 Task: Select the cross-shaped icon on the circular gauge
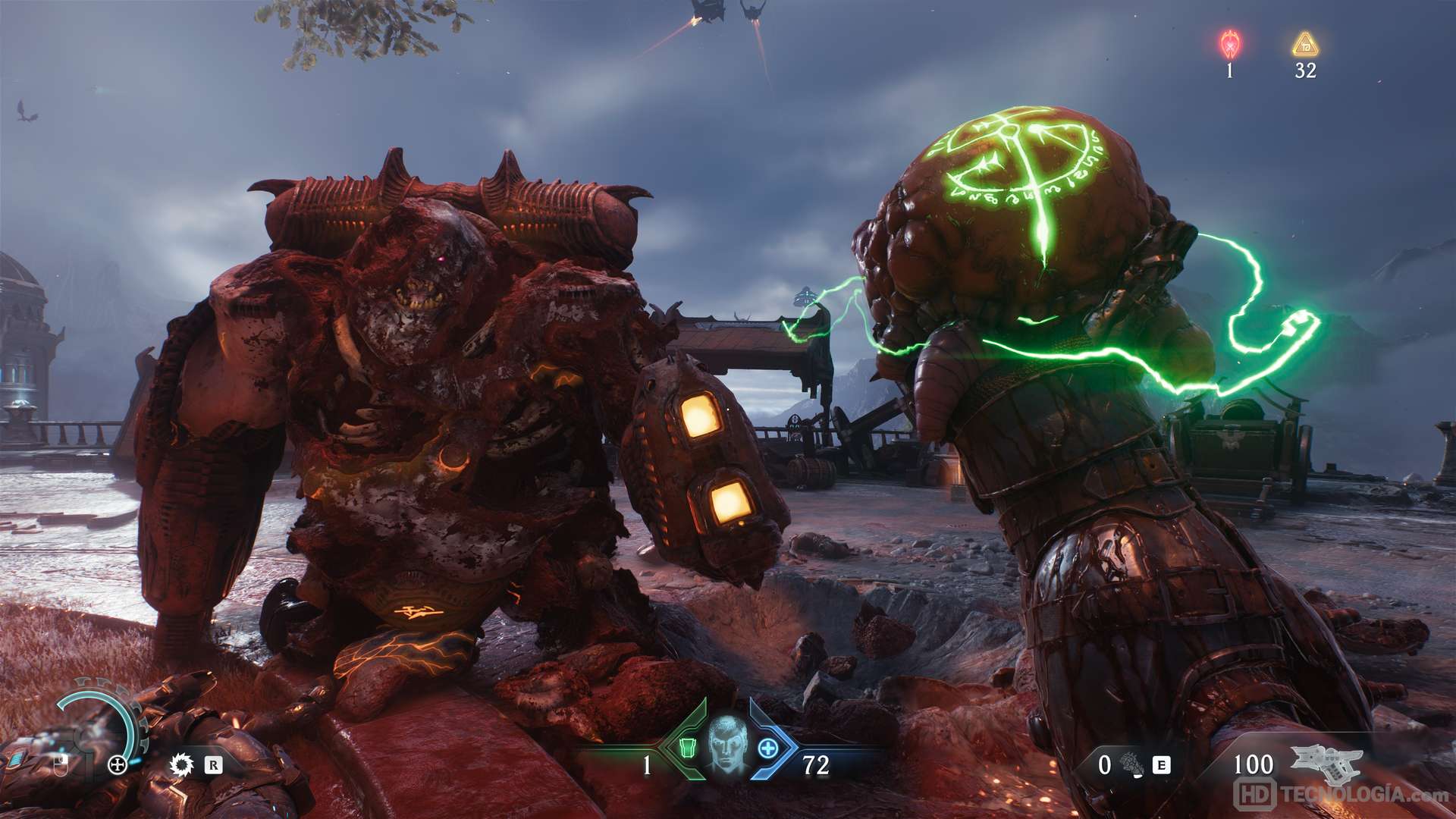118,764
